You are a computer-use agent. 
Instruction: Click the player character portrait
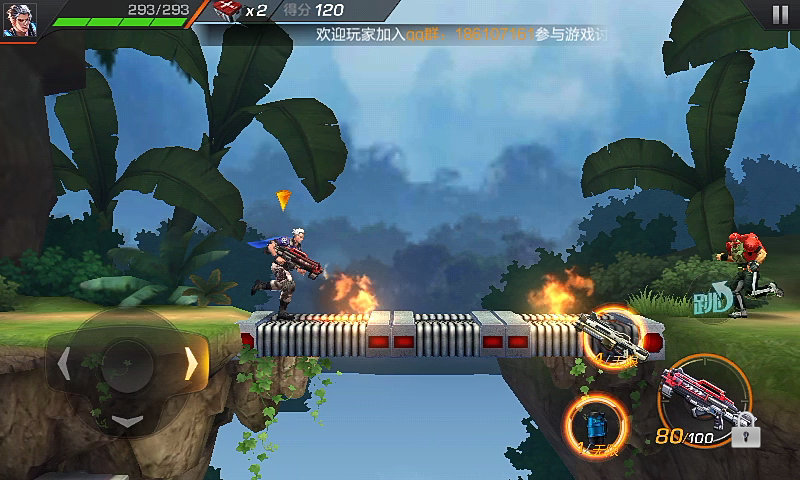(17, 19)
